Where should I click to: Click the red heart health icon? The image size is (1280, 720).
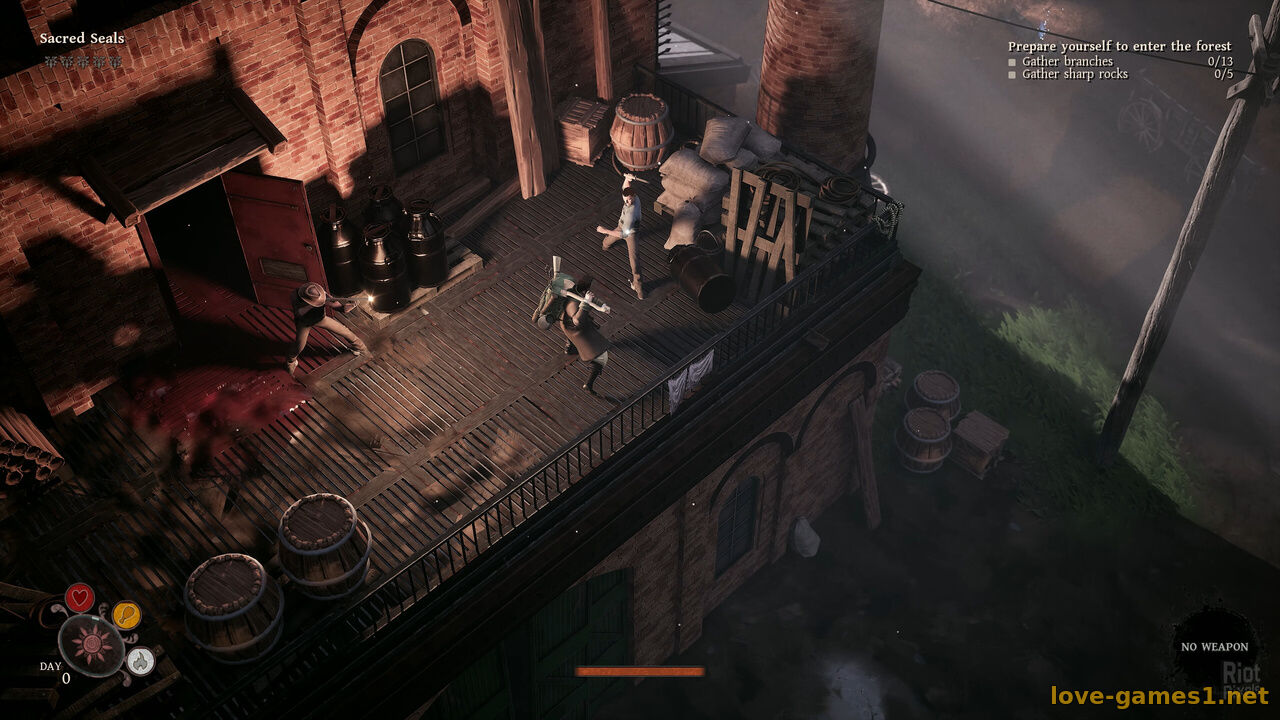pyautogui.click(x=79, y=597)
